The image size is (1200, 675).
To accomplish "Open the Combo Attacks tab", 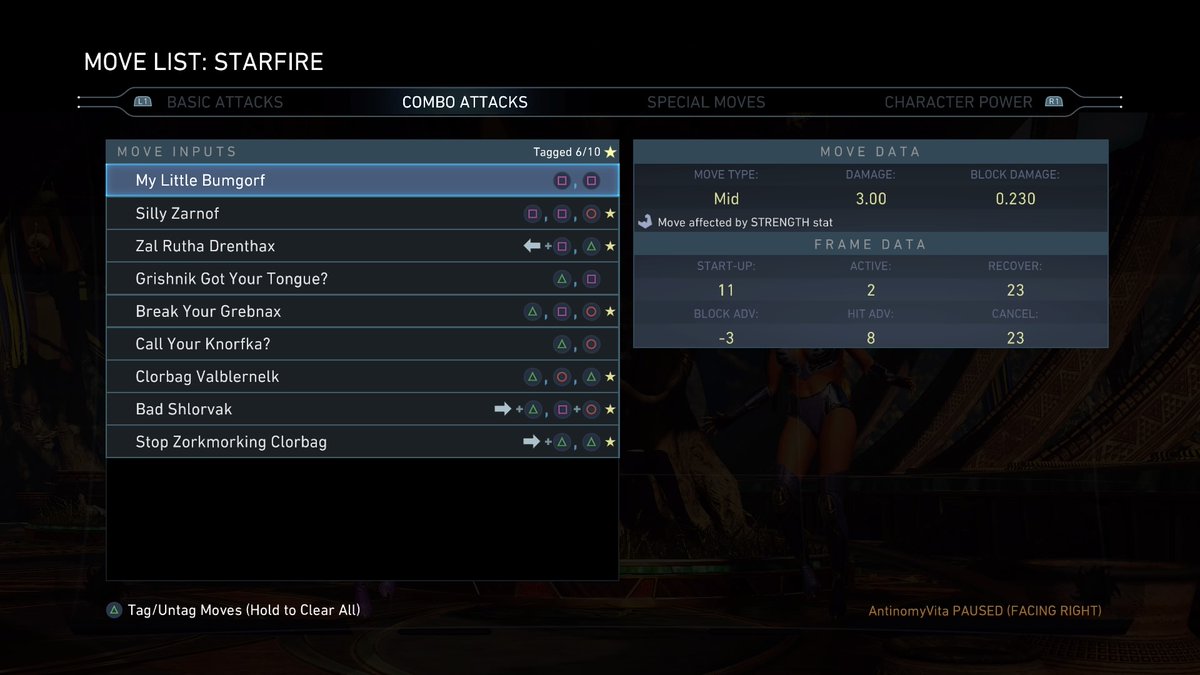I will tap(464, 102).
